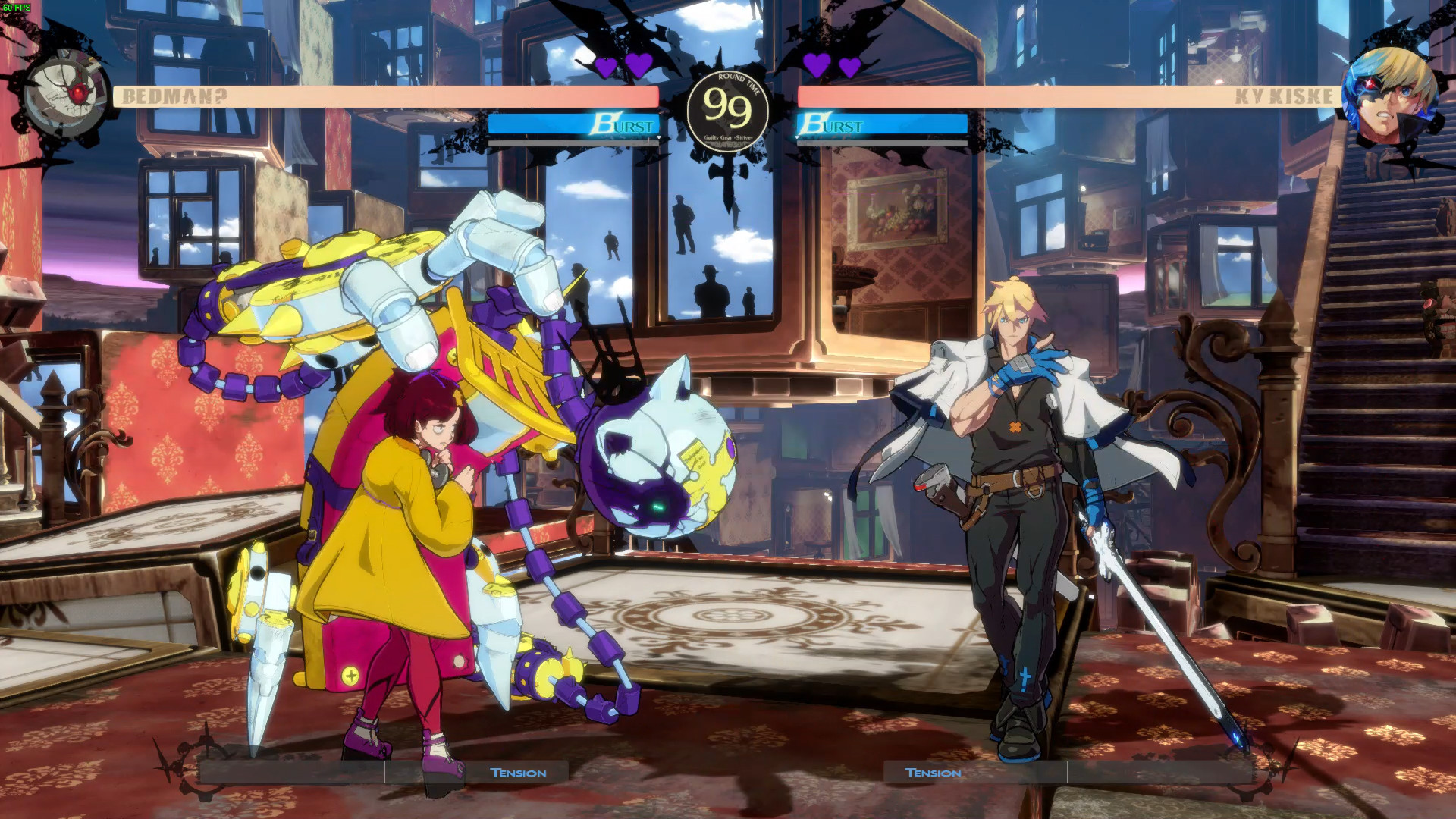The width and height of the screenshot is (1456, 819).
Task: Click the Round Time emblem showing 99
Action: click(x=726, y=110)
